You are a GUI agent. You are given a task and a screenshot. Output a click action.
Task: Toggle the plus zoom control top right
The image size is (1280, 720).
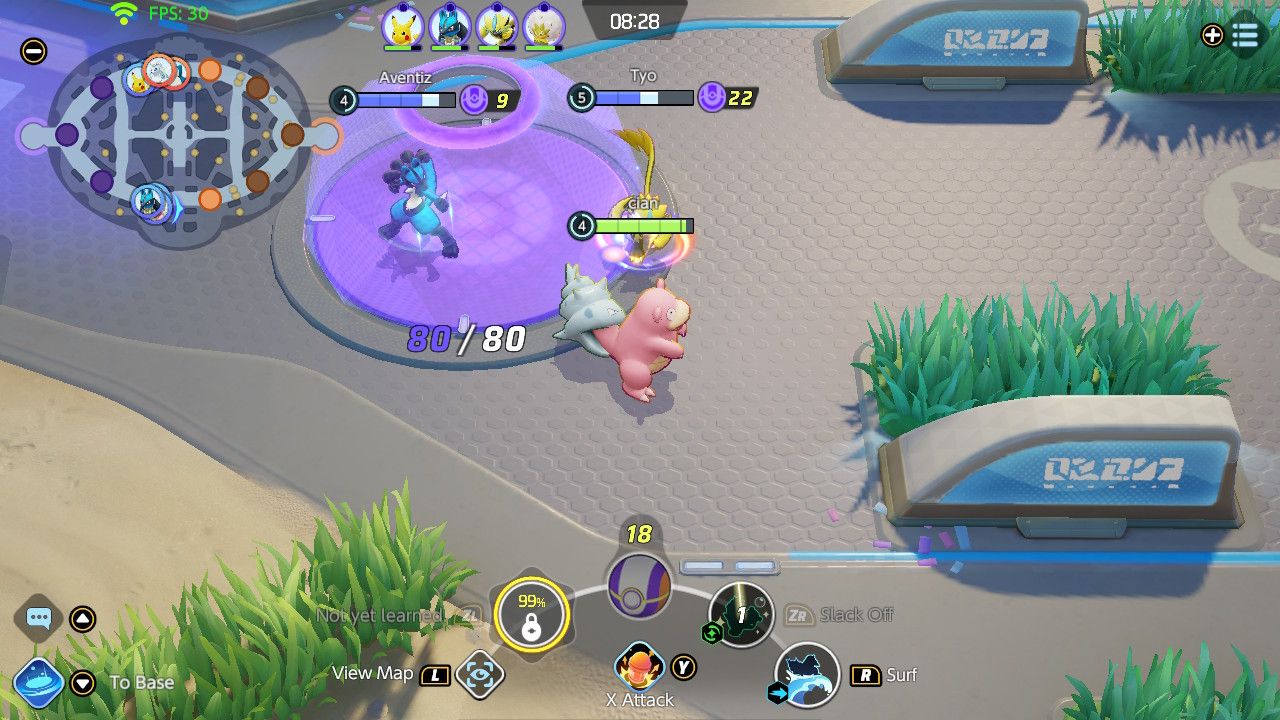[1210, 36]
